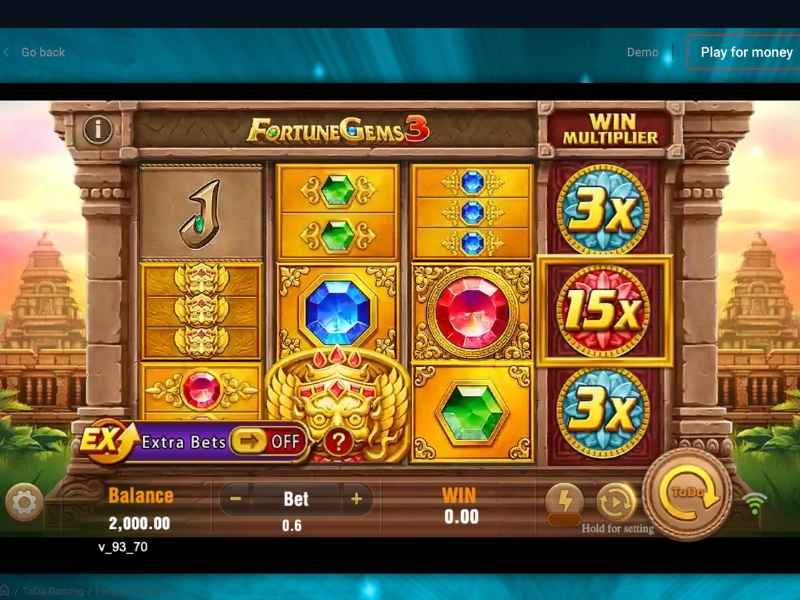The image size is (800, 600).
Task: Open the gear settings menu
Action: tap(24, 502)
